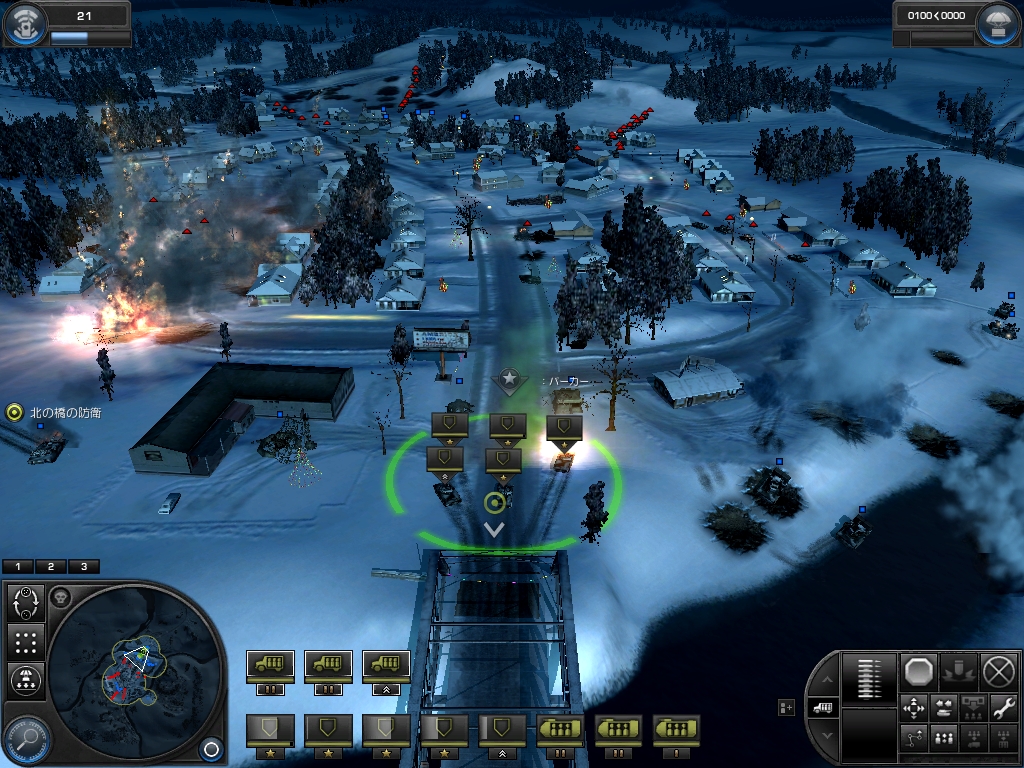This screenshot has height=768, width=1024.
Task: Open the eight-dot grid button beside minimap
Action: click(26, 641)
